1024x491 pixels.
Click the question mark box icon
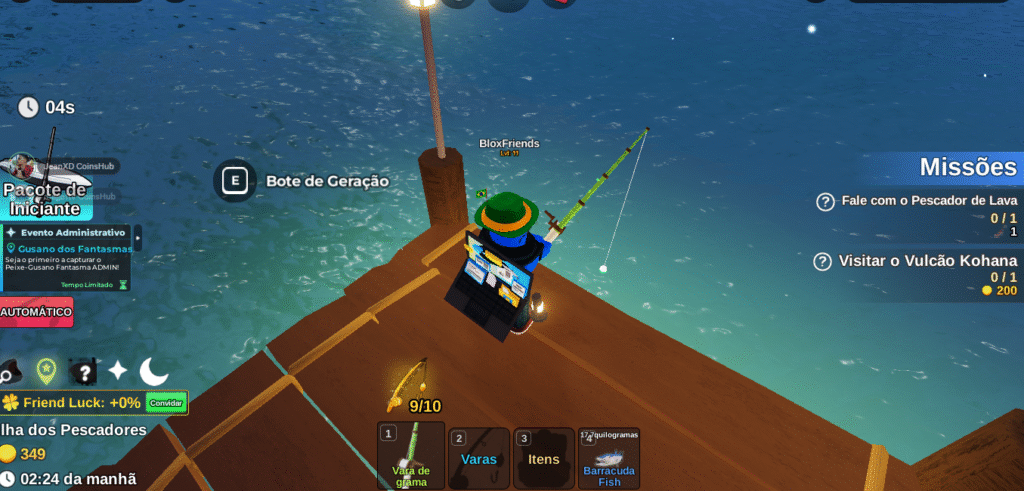click(83, 372)
